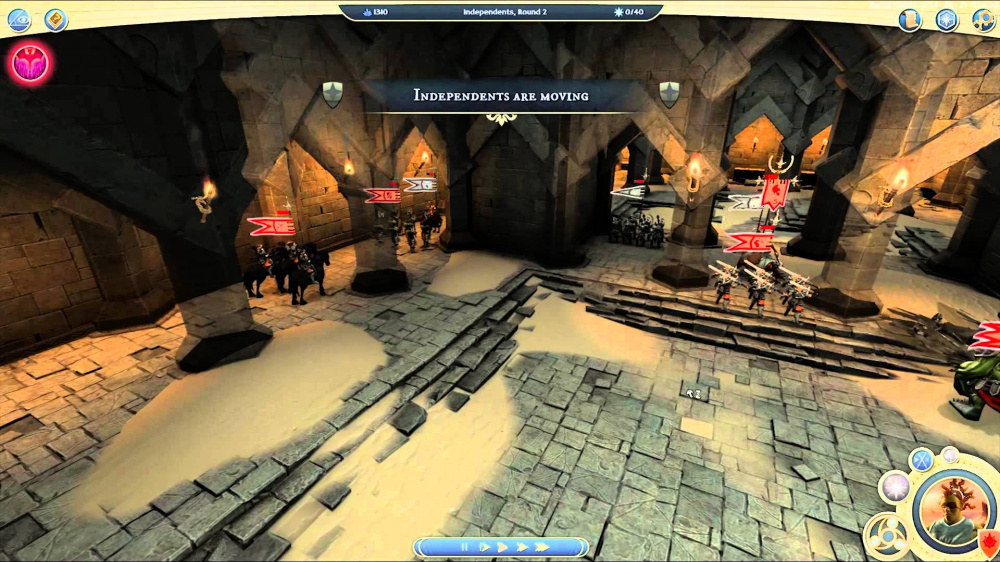The height and width of the screenshot is (562, 1000).
Task: Select the crossed swords orb
Action: tap(921, 461)
